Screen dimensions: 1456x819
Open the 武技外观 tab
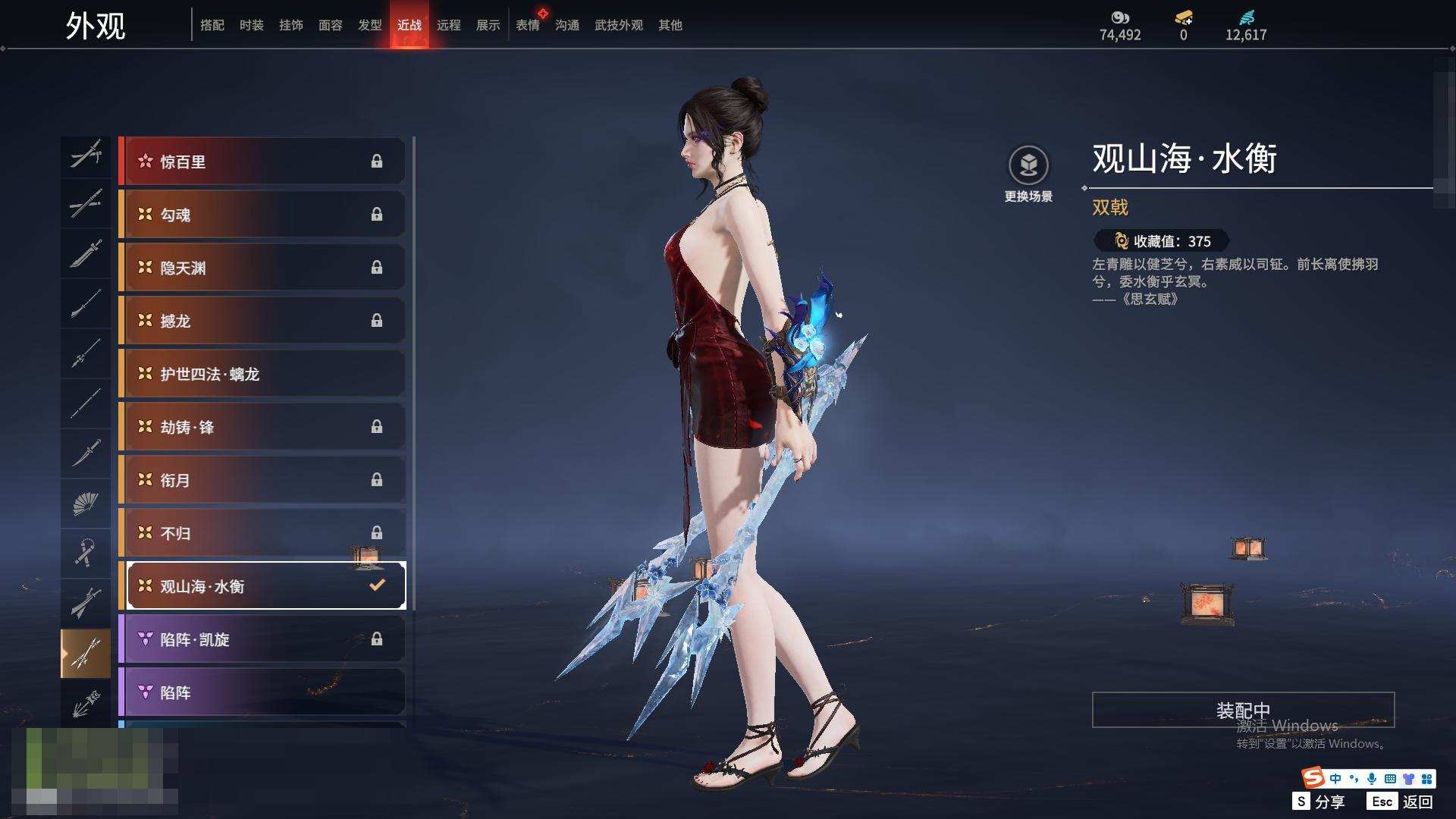click(618, 25)
